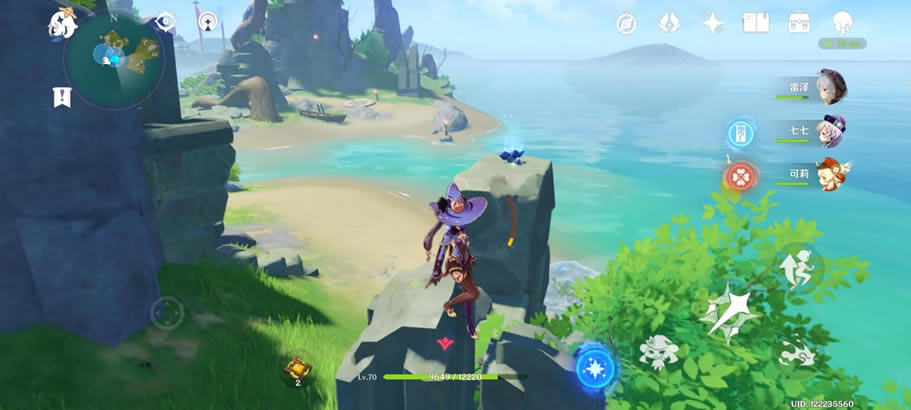
Task: Open the winged Wish icon
Action: coord(669,24)
